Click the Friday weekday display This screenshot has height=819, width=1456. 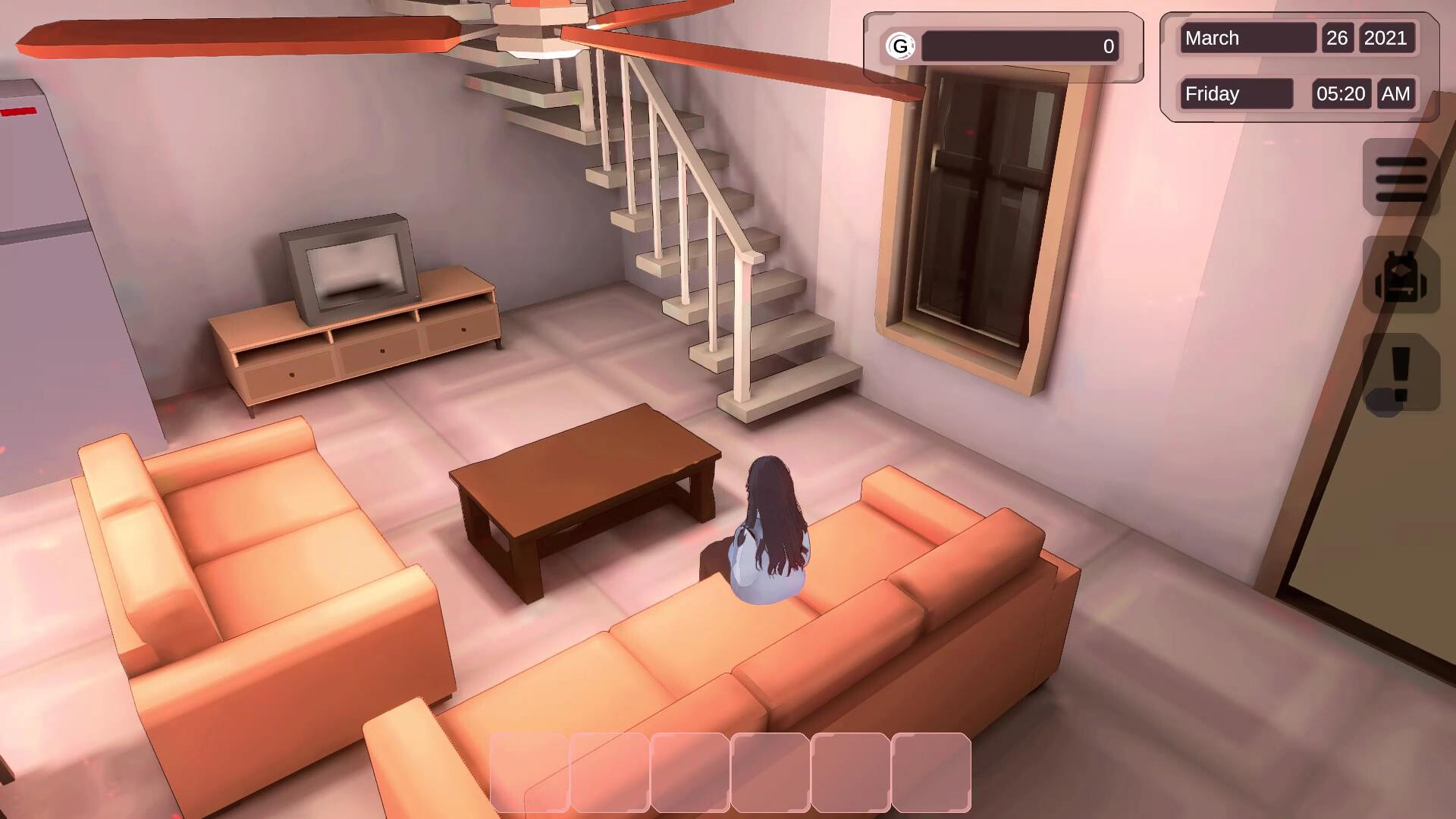point(1235,93)
